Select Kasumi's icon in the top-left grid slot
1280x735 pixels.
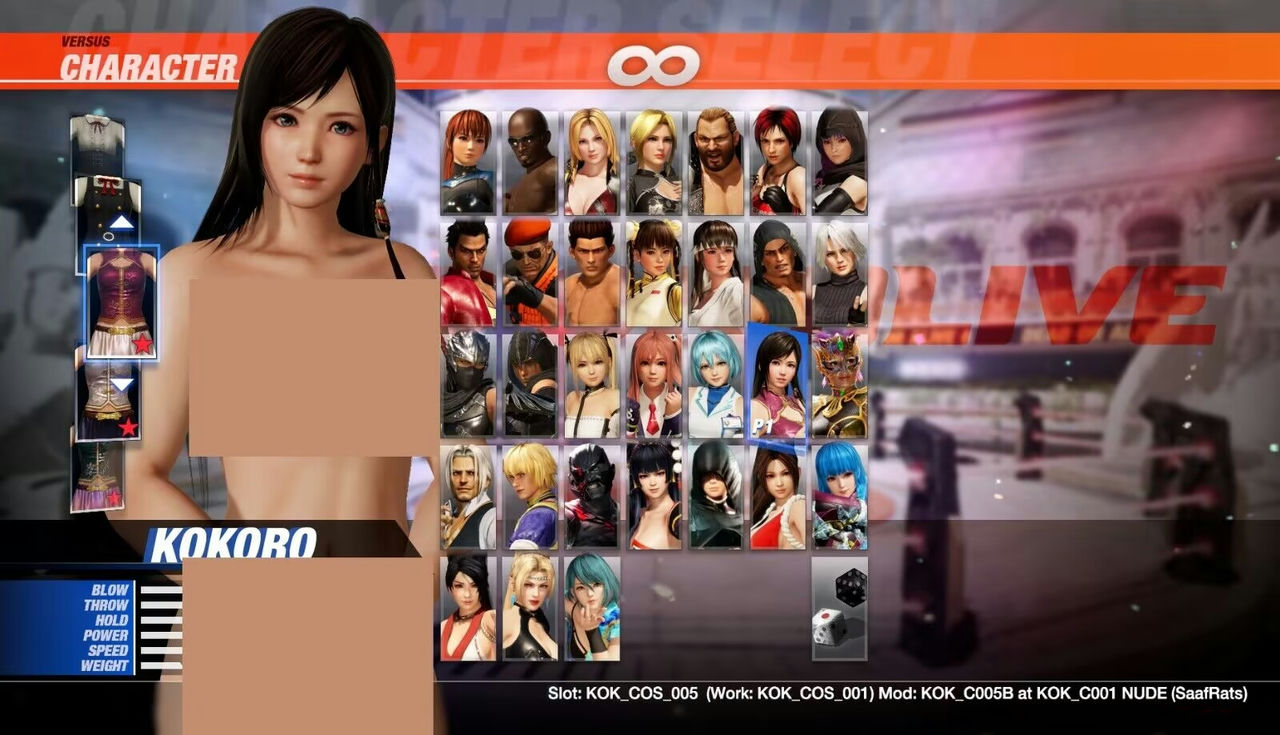467,160
